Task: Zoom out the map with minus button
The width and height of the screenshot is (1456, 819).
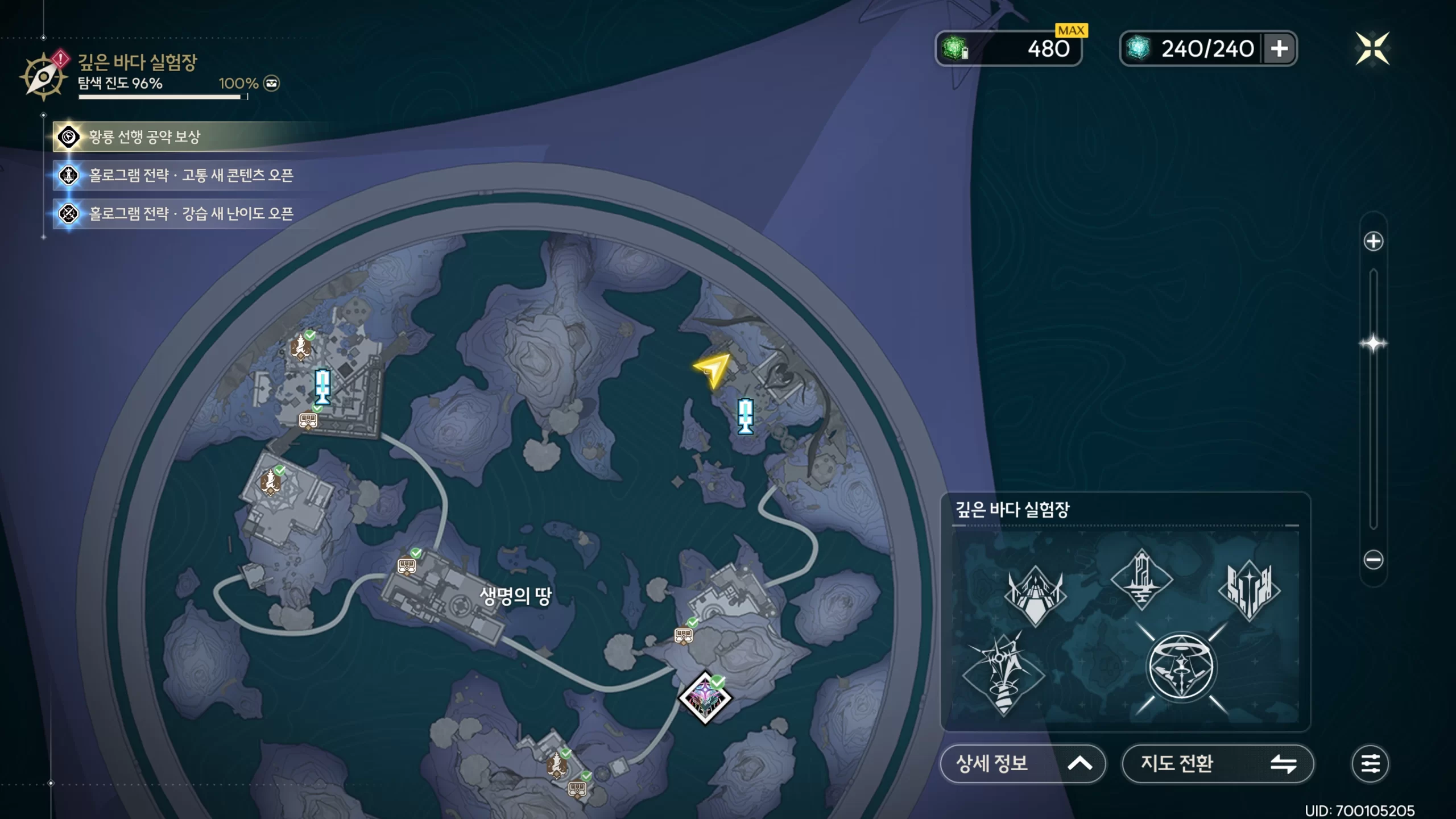Action: pyautogui.click(x=1373, y=560)
